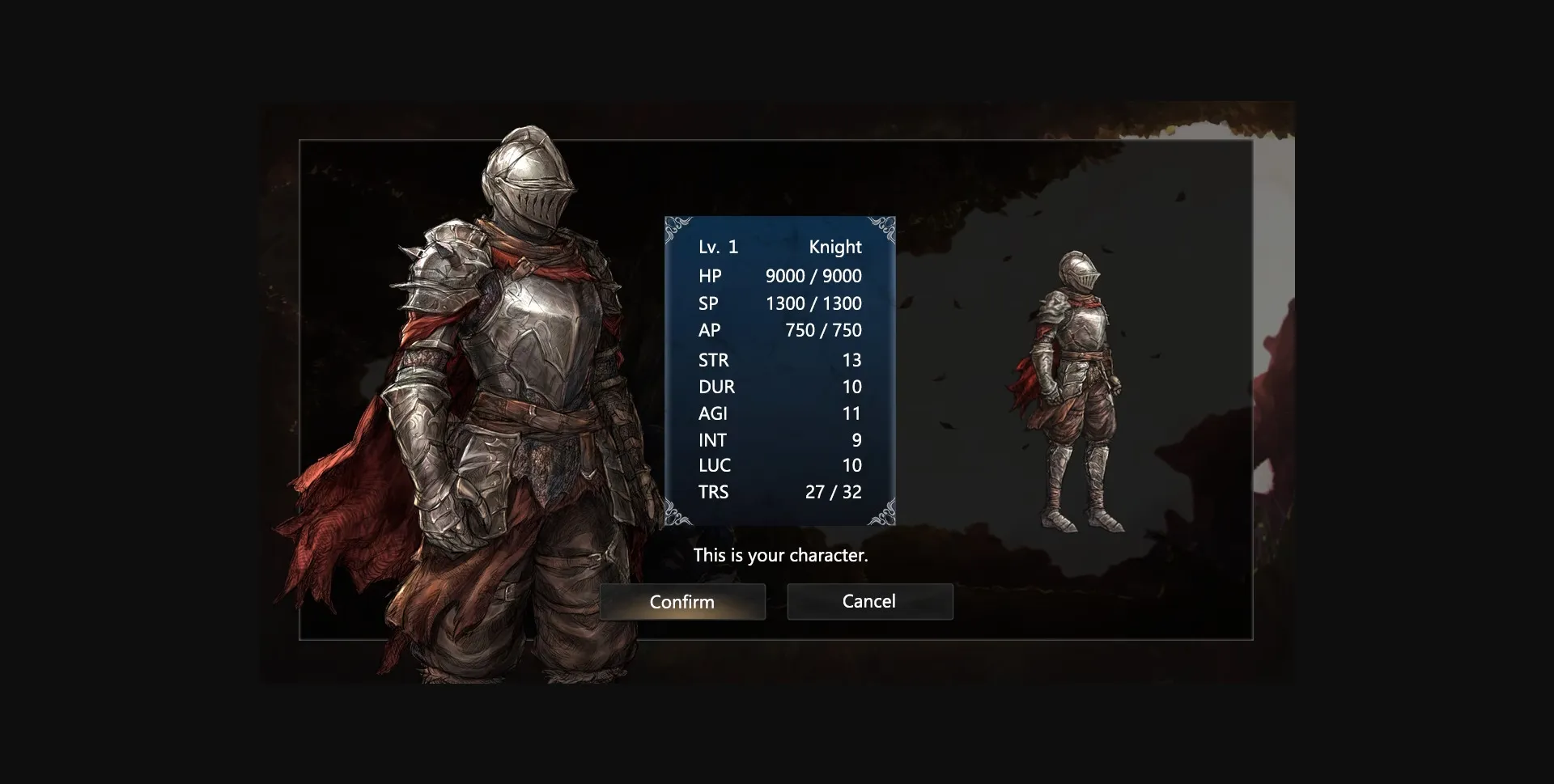1554x784 pixels.
Task: Click the text reading This is your character
Action: coord(779,555)
